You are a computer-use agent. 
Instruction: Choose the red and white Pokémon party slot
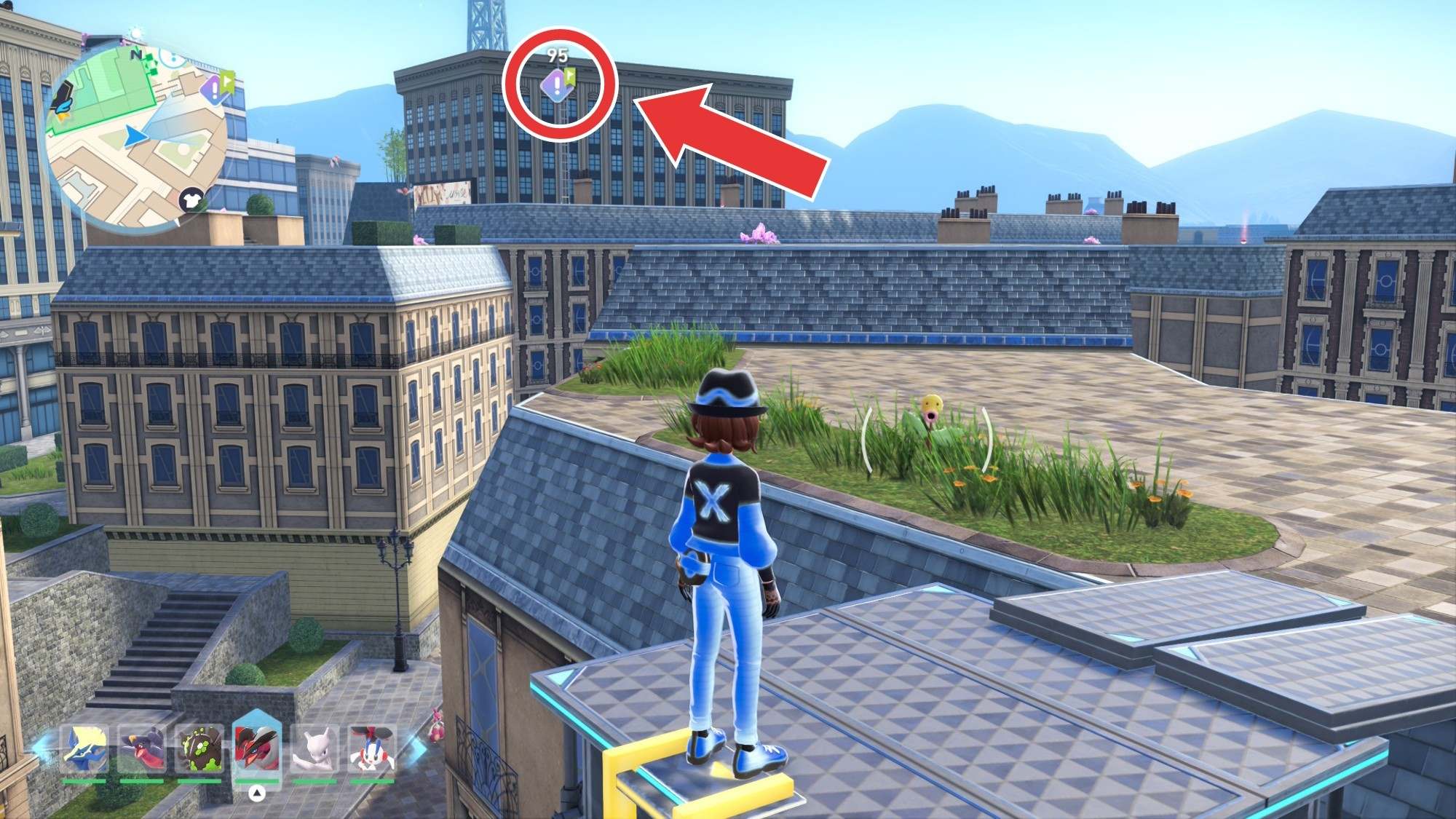coord(372,750)
